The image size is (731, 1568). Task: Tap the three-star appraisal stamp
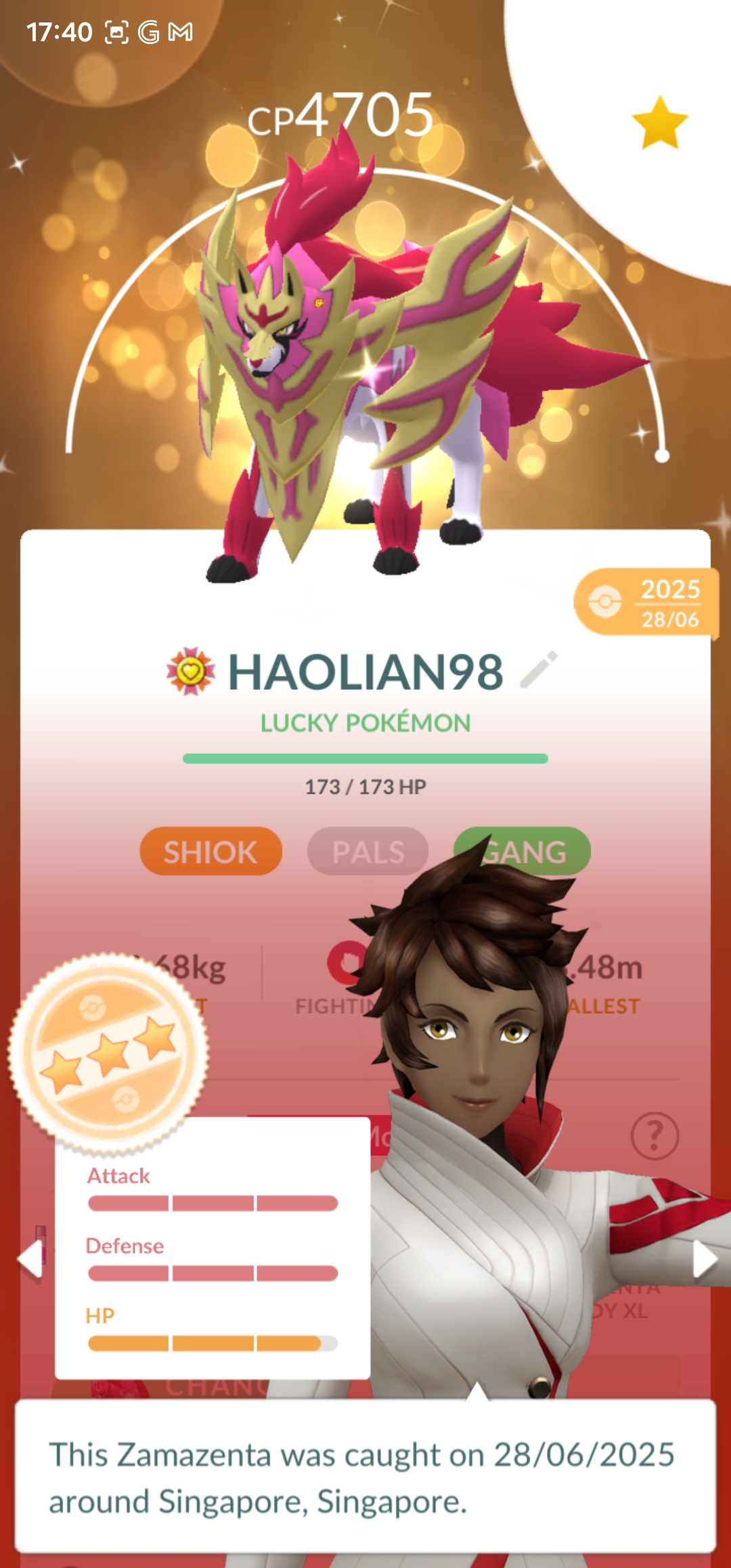tap(108, 1053)
